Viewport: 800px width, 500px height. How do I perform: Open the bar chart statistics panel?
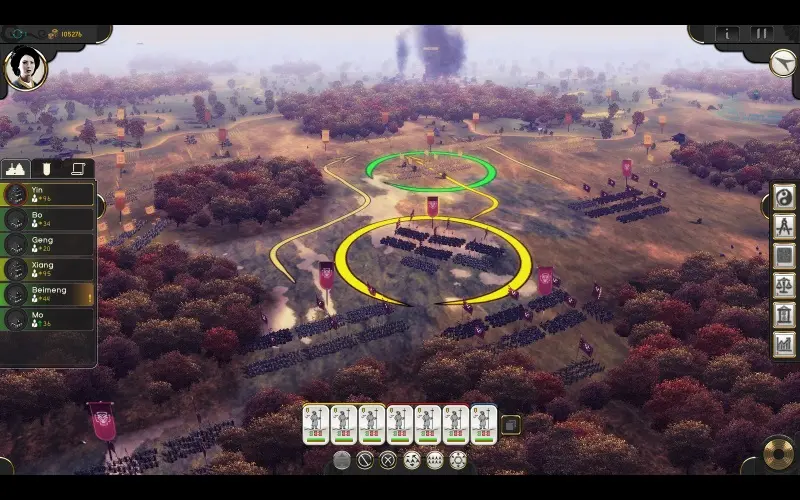784,343
